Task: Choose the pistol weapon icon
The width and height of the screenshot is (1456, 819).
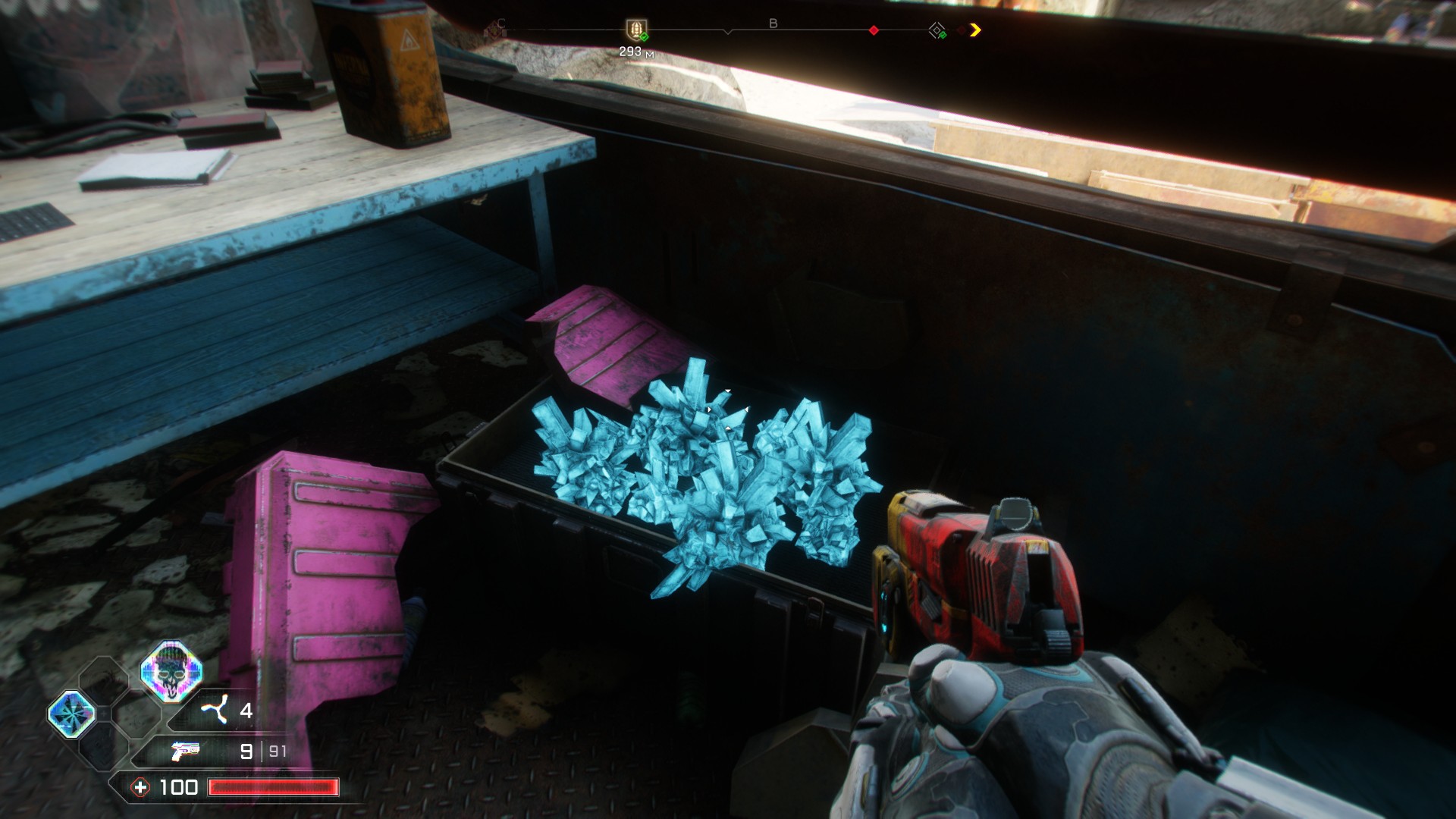Action: click(185, 751)
